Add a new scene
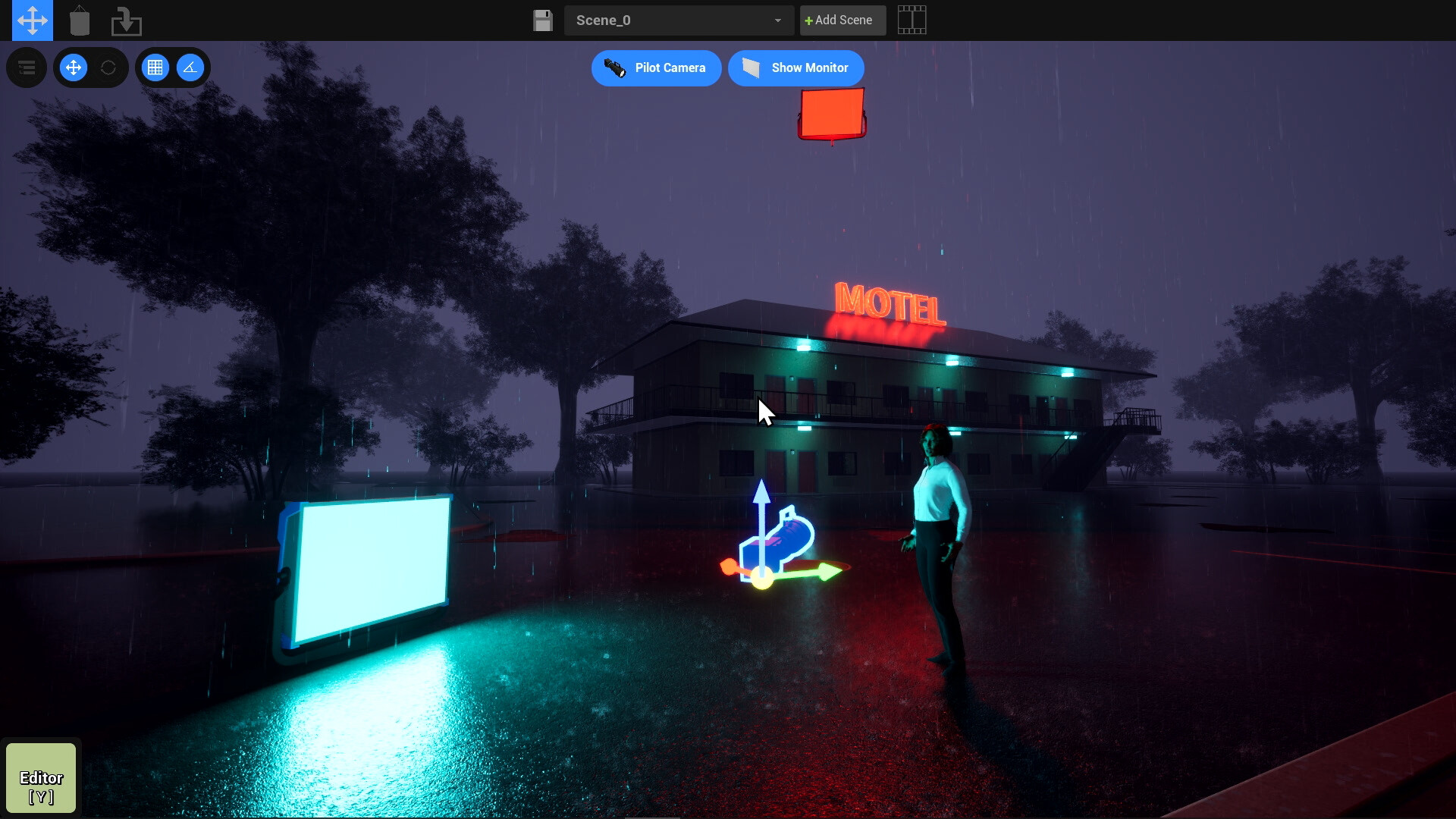Viewport: 1456px width, 819px height. (842, 20)
